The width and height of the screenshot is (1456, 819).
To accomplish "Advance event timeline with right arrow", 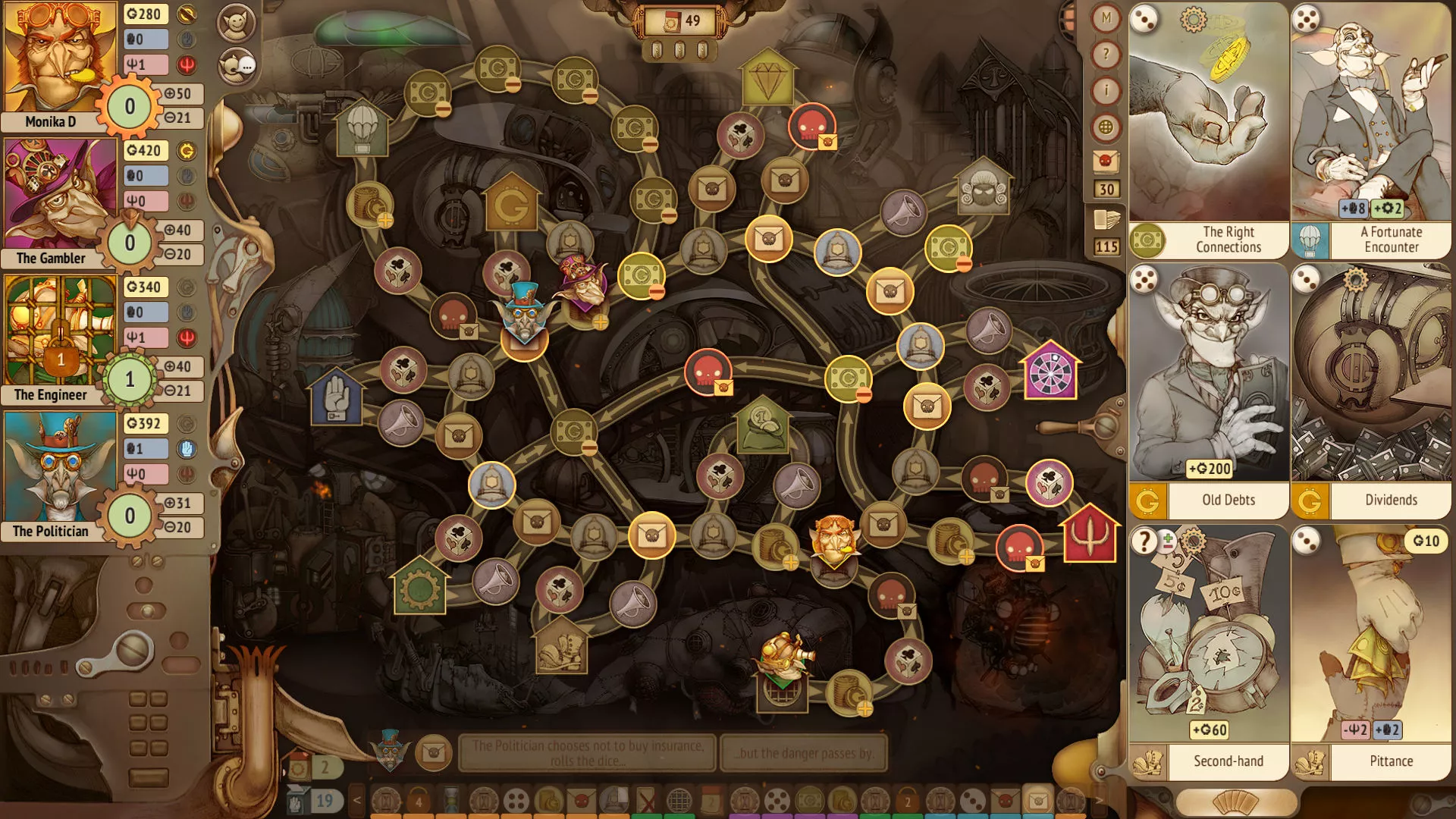I will 1099,800.
